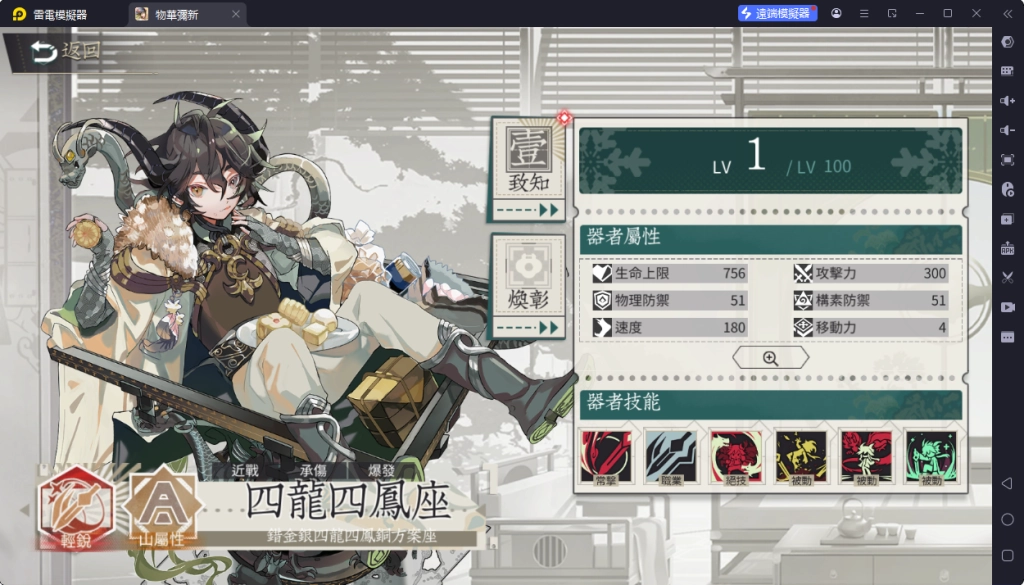1024x585 pixels.
Task: View the 絕技 ultimate skill icon
Action: (736, 459)
